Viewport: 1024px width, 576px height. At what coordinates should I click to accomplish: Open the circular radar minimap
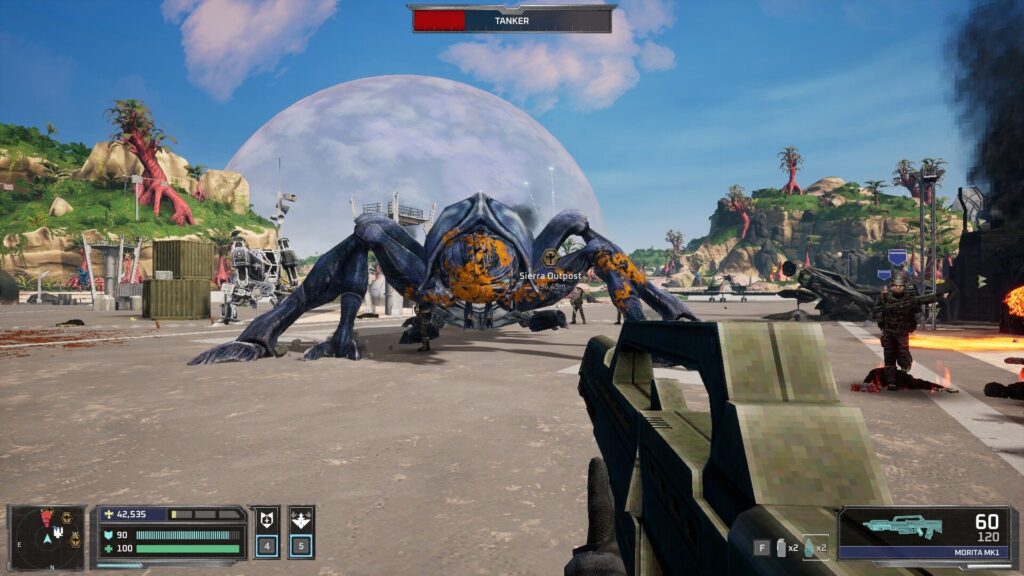point(47,536)
